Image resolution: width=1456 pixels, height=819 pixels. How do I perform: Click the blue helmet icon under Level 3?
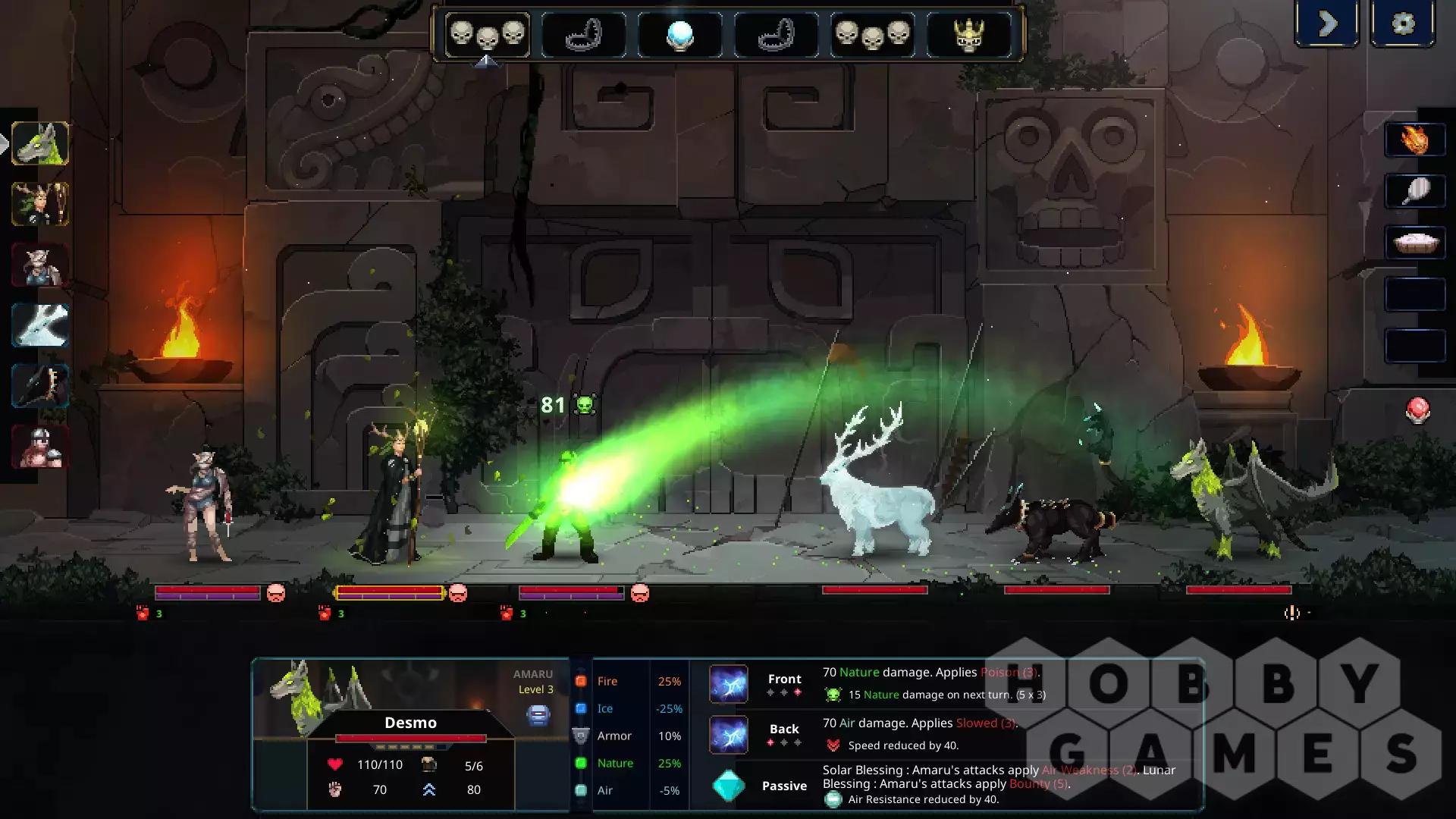click(x=538, y=714)
